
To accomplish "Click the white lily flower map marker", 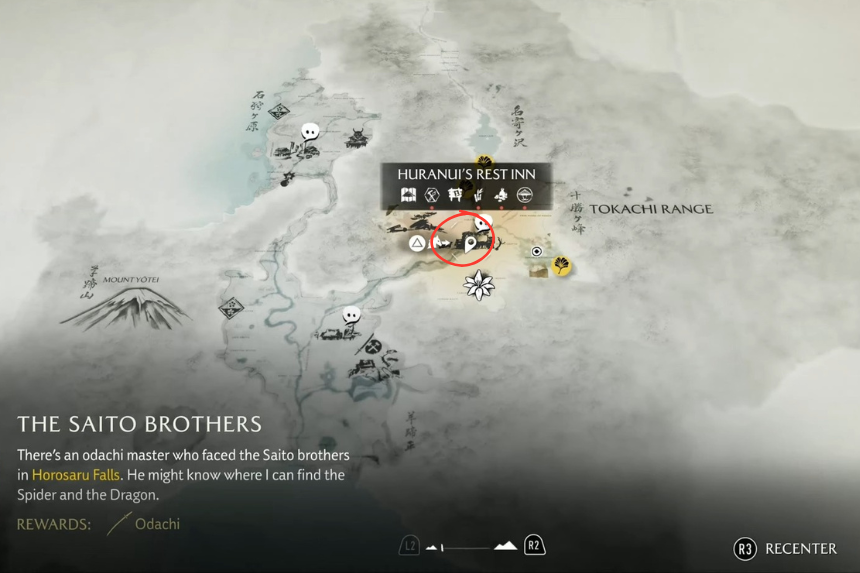I will (480, 285).
